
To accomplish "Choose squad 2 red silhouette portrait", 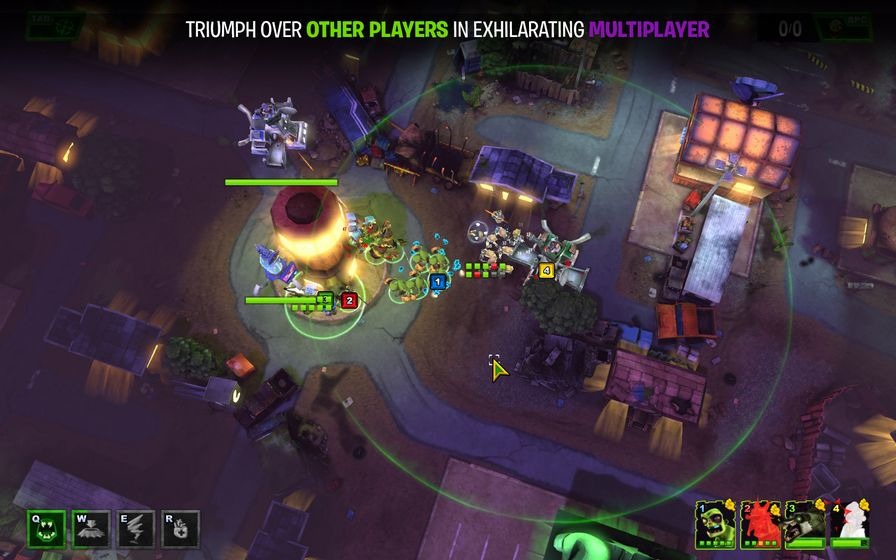I will tap(760, 523).
